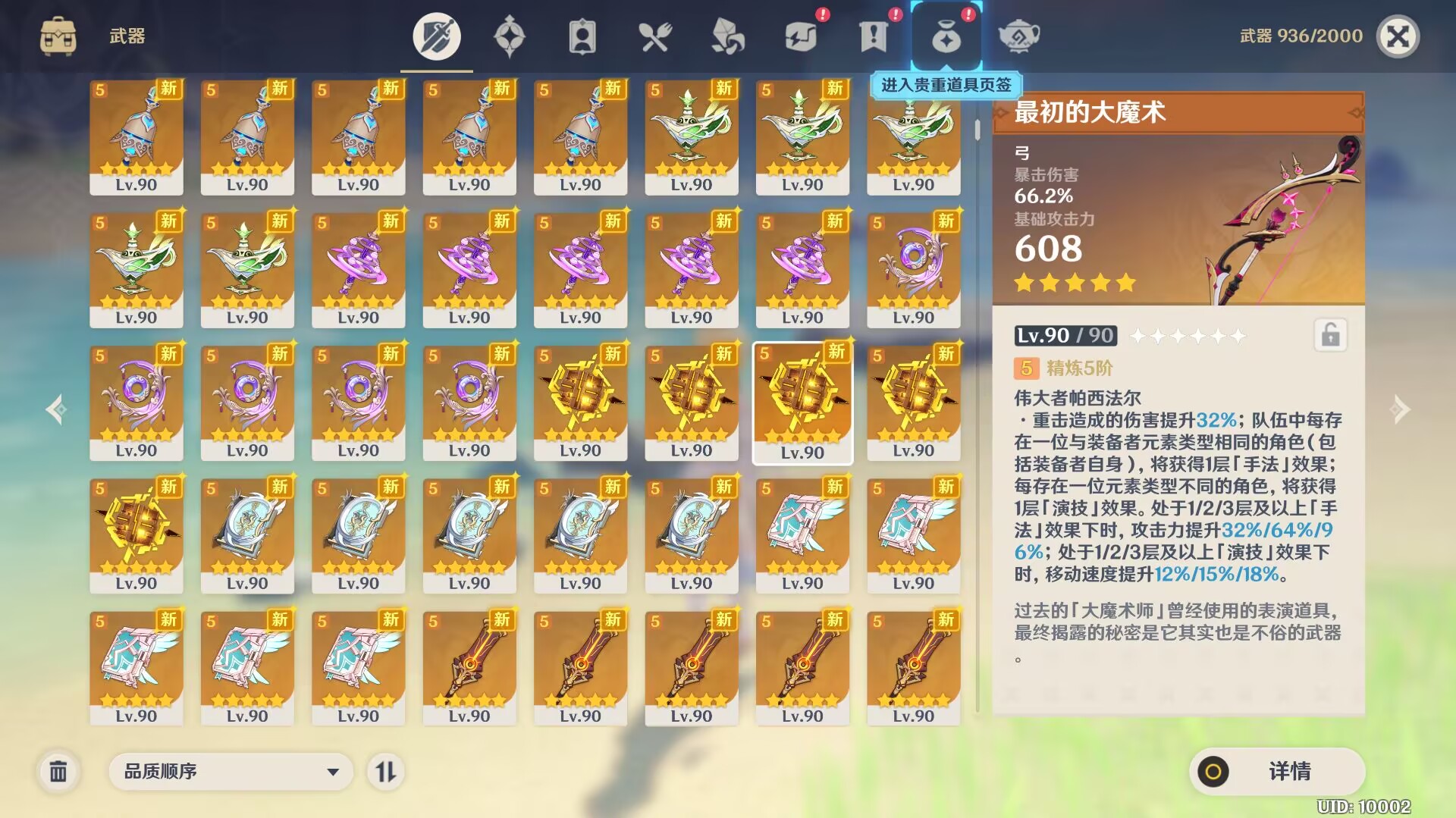Open weapon details with 详情 button
Viewport: 1456px width, 818px height.
[x=1277, y=772]
